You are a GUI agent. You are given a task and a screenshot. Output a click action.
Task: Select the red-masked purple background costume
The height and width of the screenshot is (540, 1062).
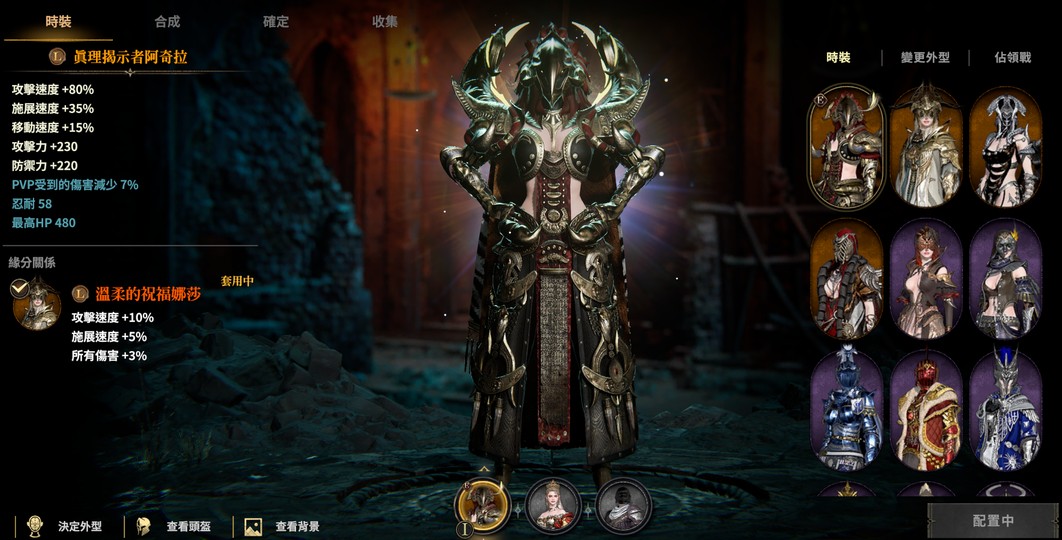coord(926,278)
